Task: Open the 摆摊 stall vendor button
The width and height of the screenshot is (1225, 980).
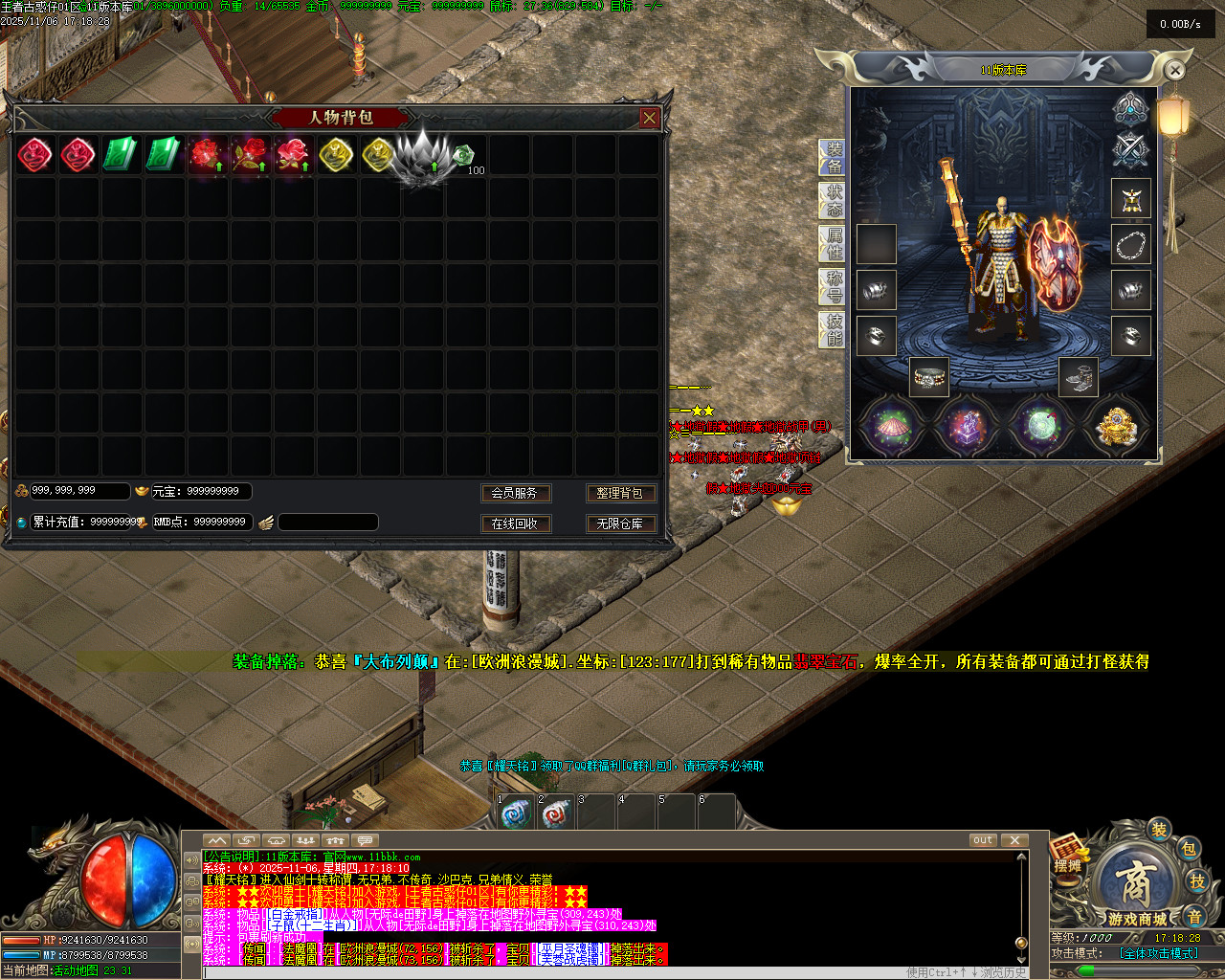Action: (x=1068, y=853)
